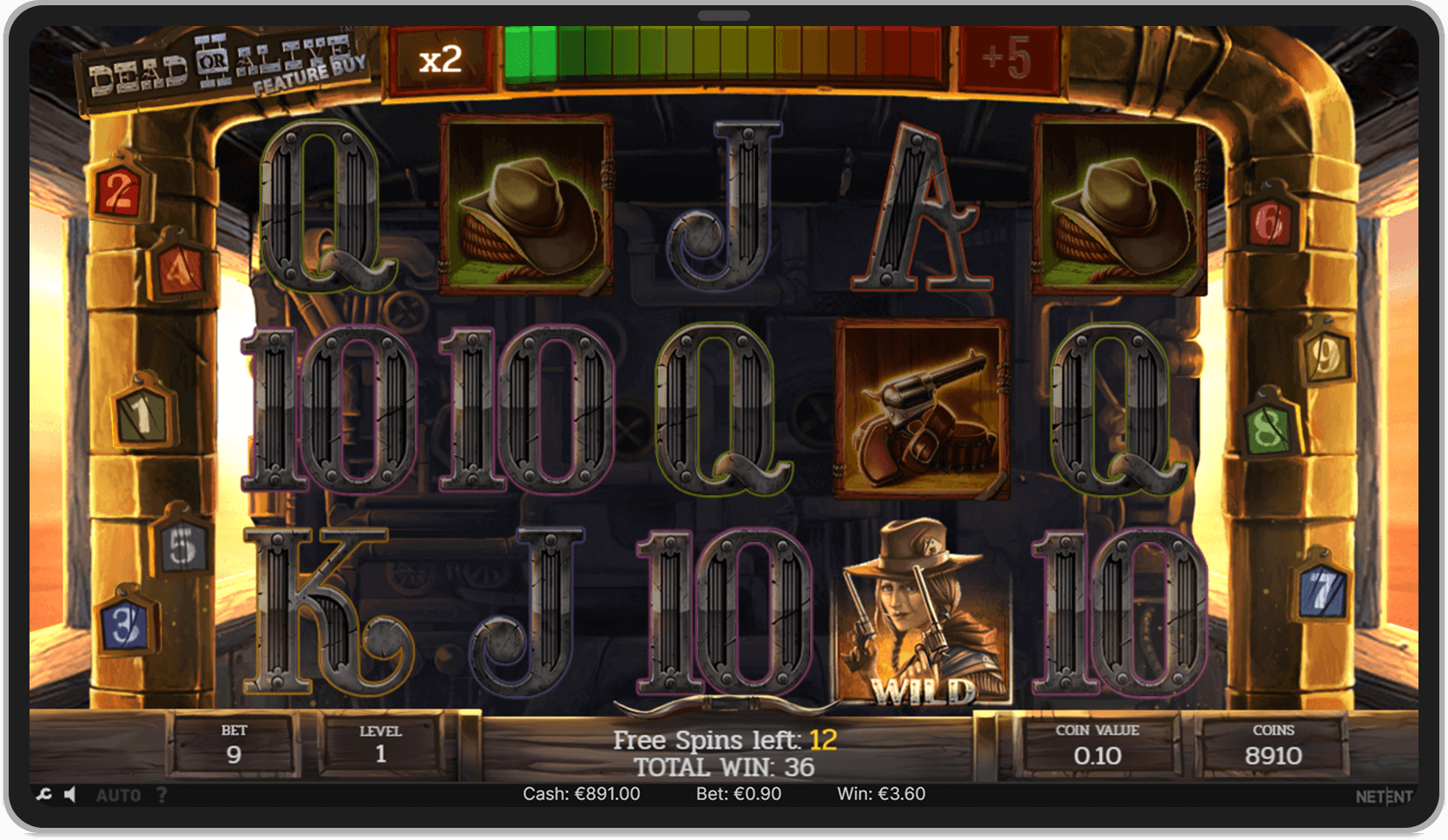Screen dimensions: 1448x840
Task: Click the TOTAL WIN: 36 display
Action: (723, 767)
